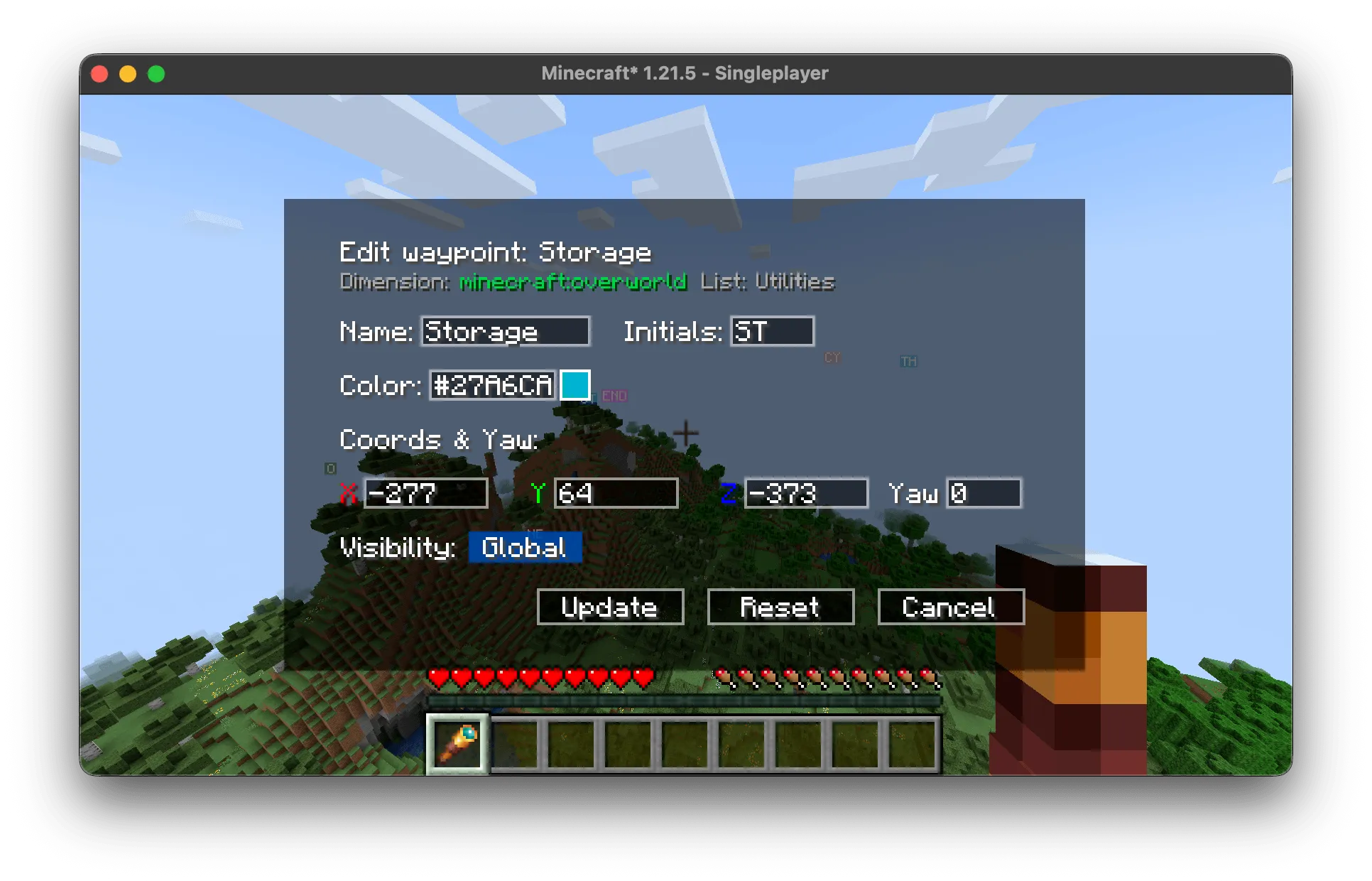This screenshot has height=881, width=1372.
Task: Click the yellow minimize traffic light
Action: 128,72
